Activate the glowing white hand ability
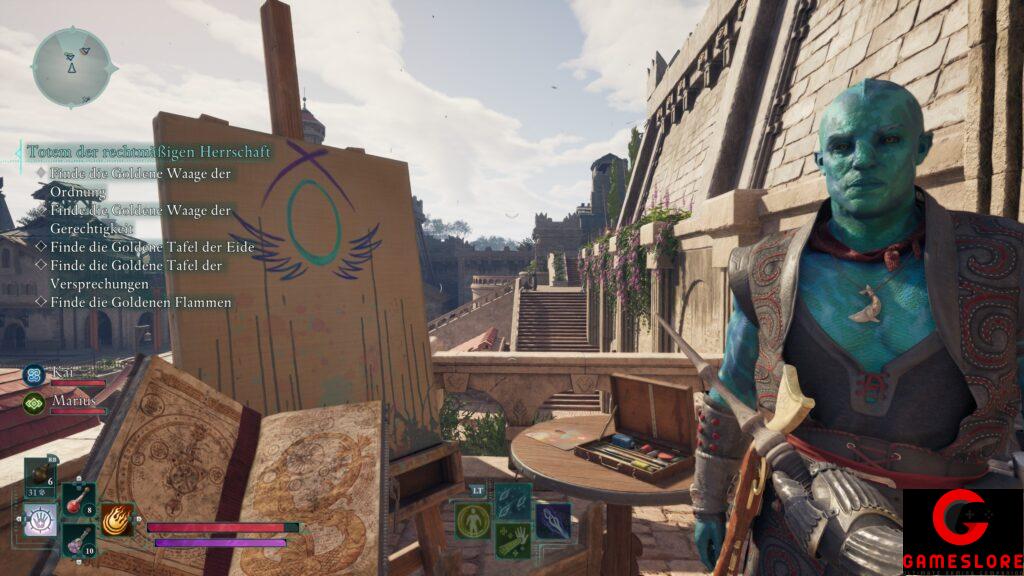The image size is (1024, 576). pyautogui.click(x=40, y=520)
